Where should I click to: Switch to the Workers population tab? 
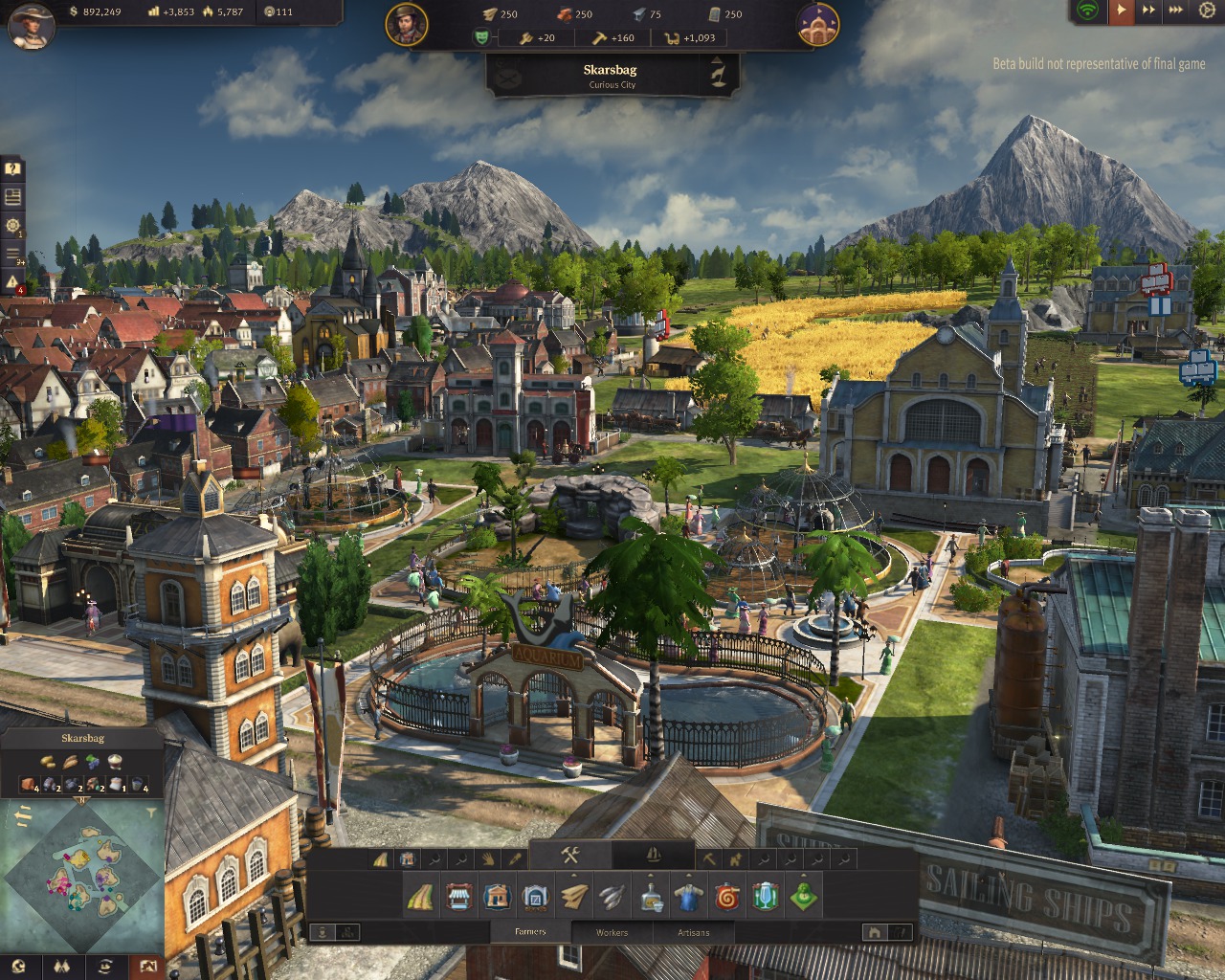click(x=612, y=932)
